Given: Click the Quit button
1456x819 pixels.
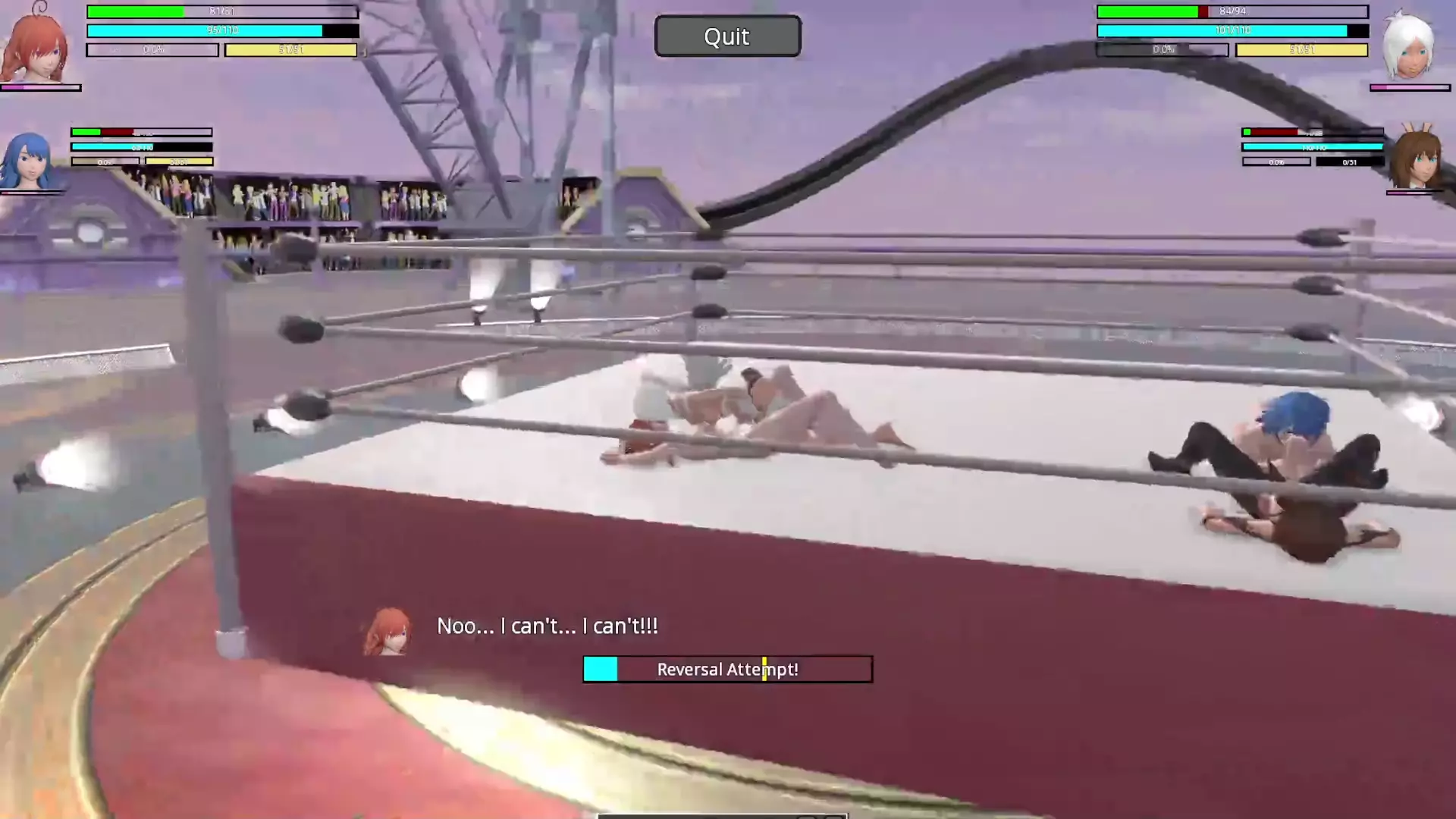Looking at the screenshot, I should point(727,36).
